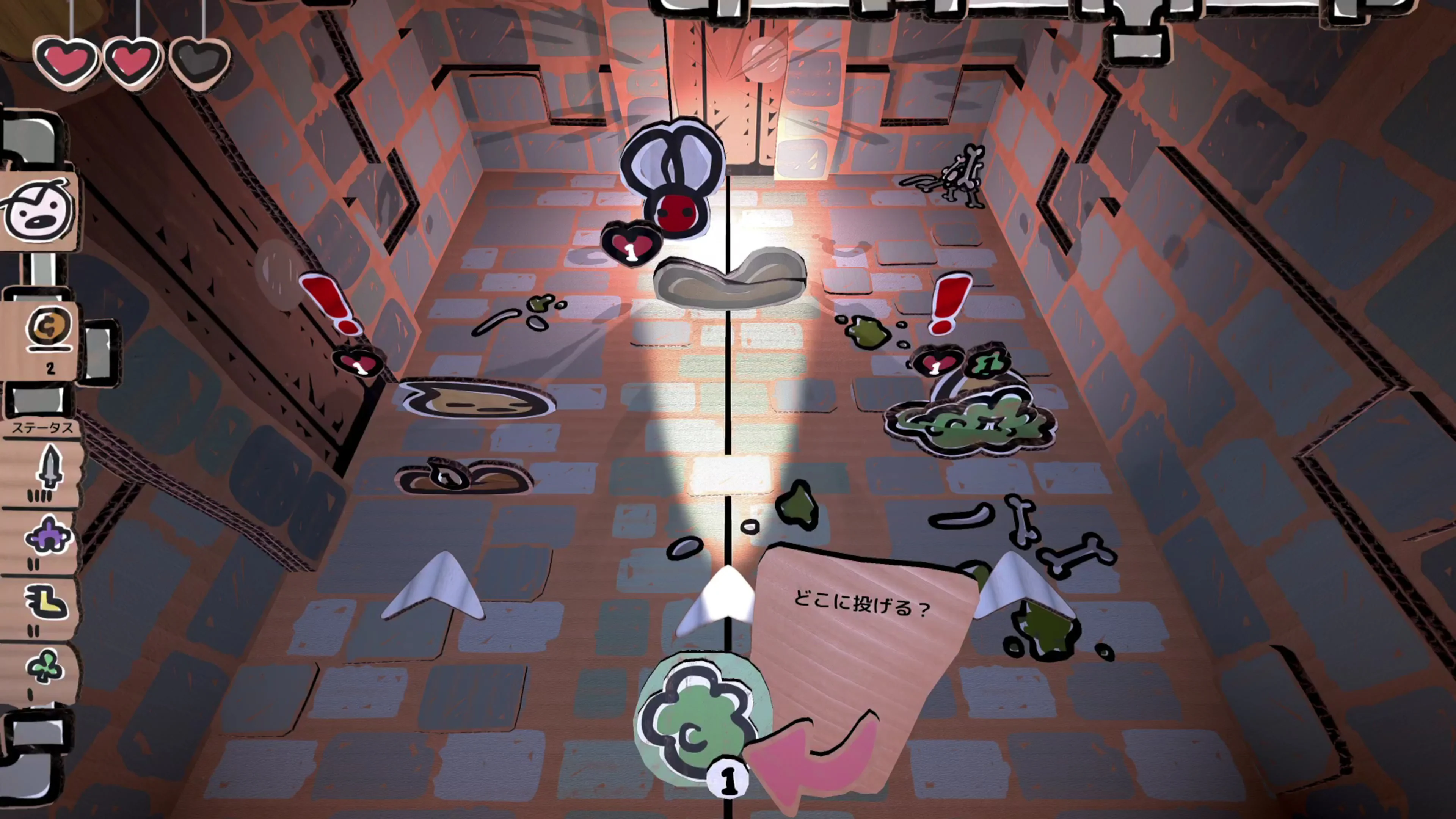Viewport: 1456px width, 819px height.
Task: Click the empty third heart slot
Action: [199, 62]
